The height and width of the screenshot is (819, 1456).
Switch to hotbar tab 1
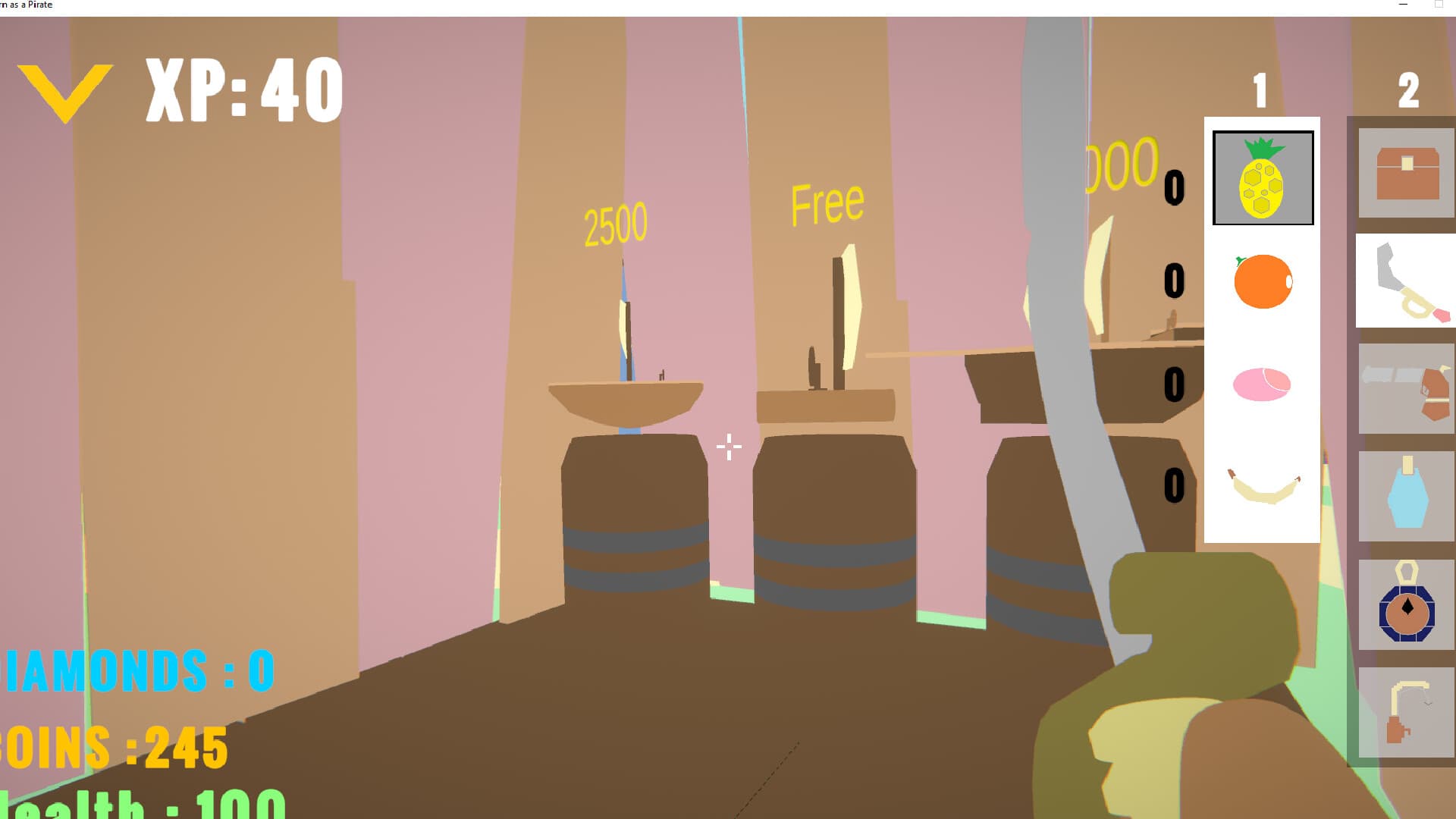(1259, 89)
